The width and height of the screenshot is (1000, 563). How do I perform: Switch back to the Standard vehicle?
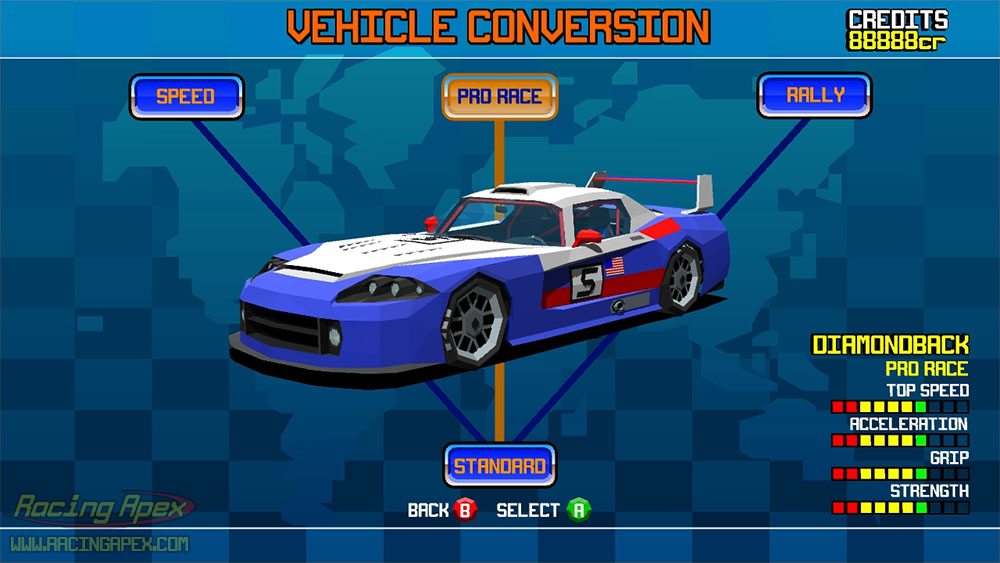tap(499, 466)
